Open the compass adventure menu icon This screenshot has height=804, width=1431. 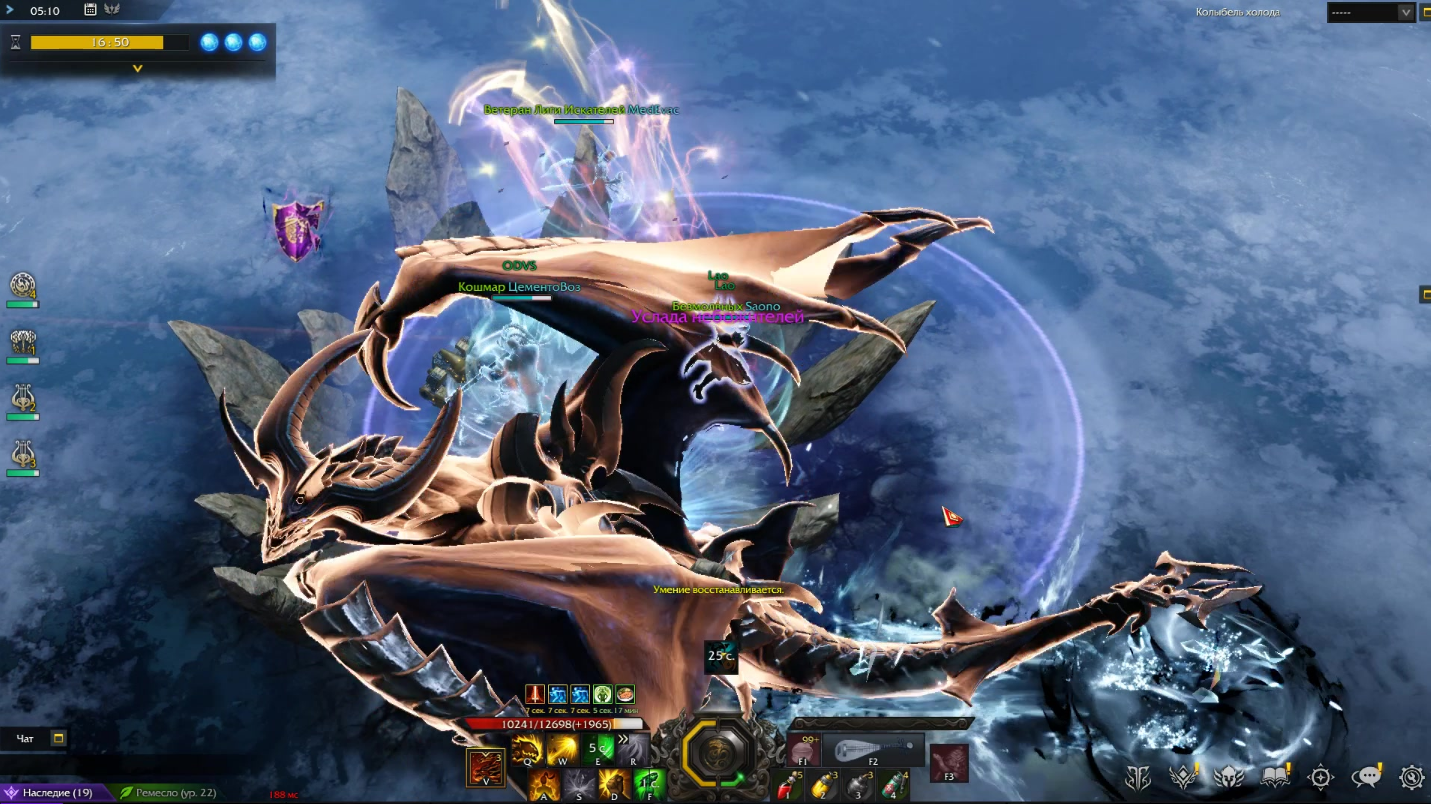pyautogui.click(x=1321, y=777)
